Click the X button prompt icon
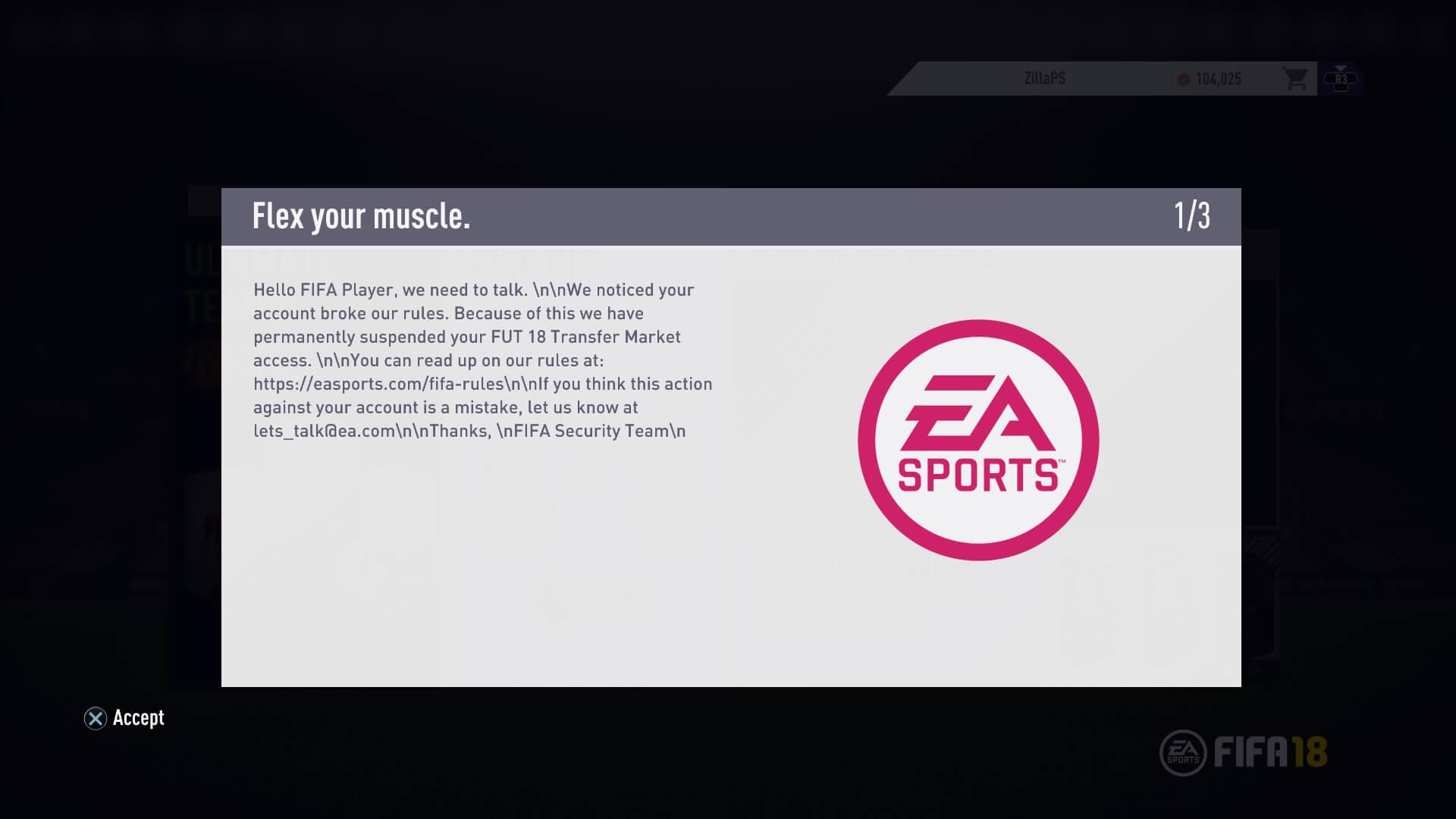Screen dimensions: 1456x819 pyautogui.click(x=94, y=718)
